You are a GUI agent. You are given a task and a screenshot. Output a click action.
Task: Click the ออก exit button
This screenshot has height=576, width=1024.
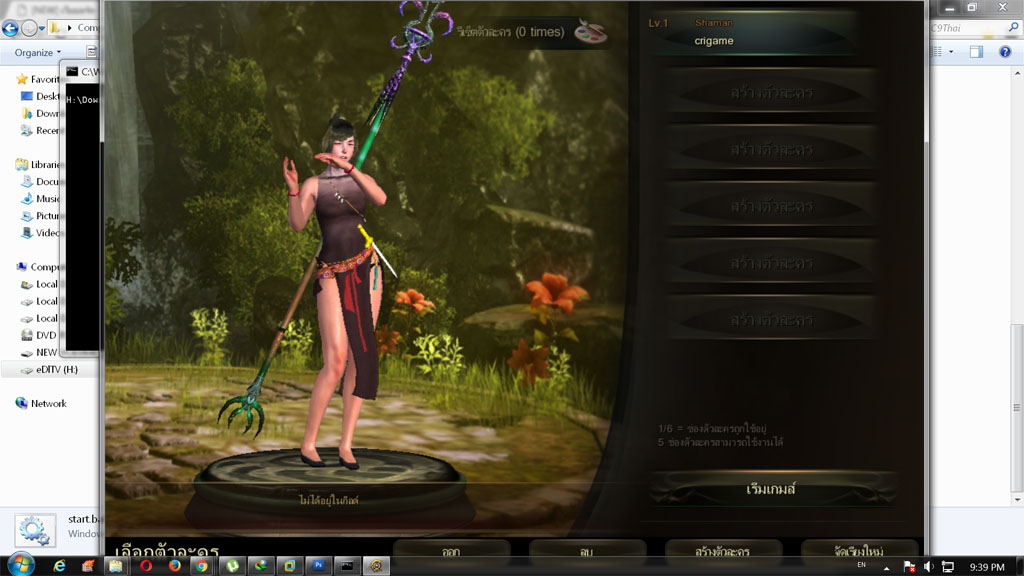pos(451,551)
